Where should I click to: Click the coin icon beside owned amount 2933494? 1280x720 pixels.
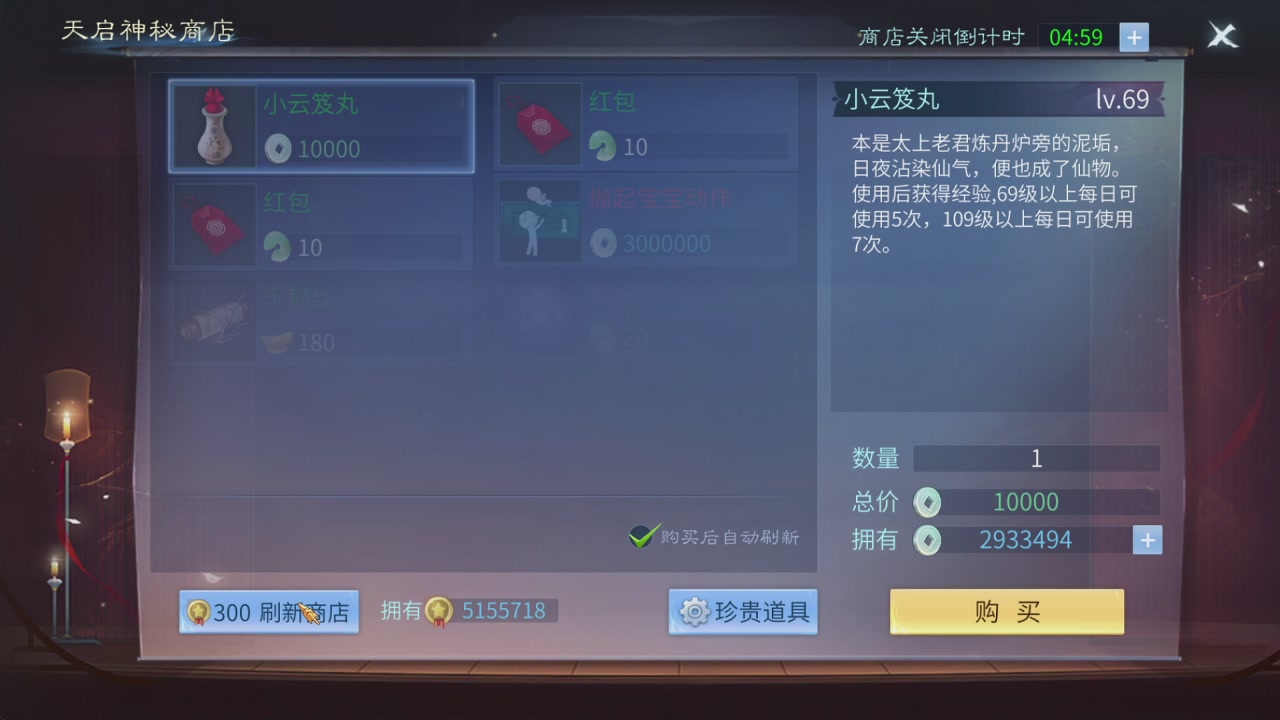click(x=928, y=540)
